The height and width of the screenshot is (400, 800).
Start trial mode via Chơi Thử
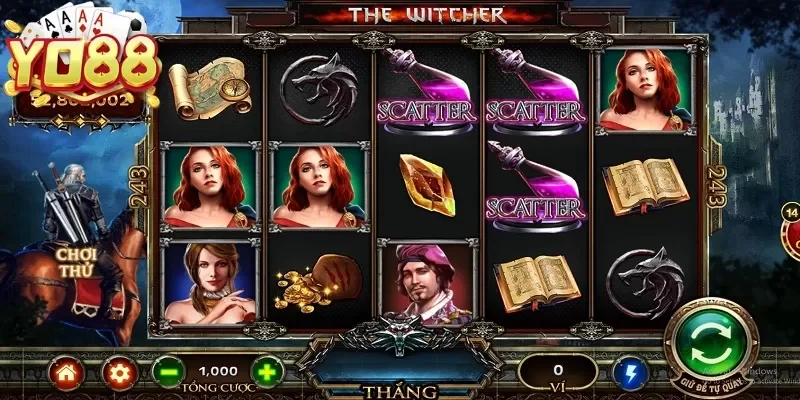coord(75,262)
